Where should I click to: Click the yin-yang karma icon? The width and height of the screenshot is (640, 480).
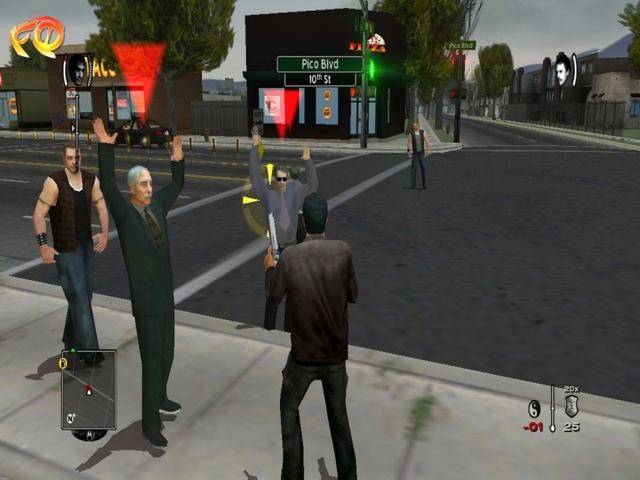click(535, 408)
